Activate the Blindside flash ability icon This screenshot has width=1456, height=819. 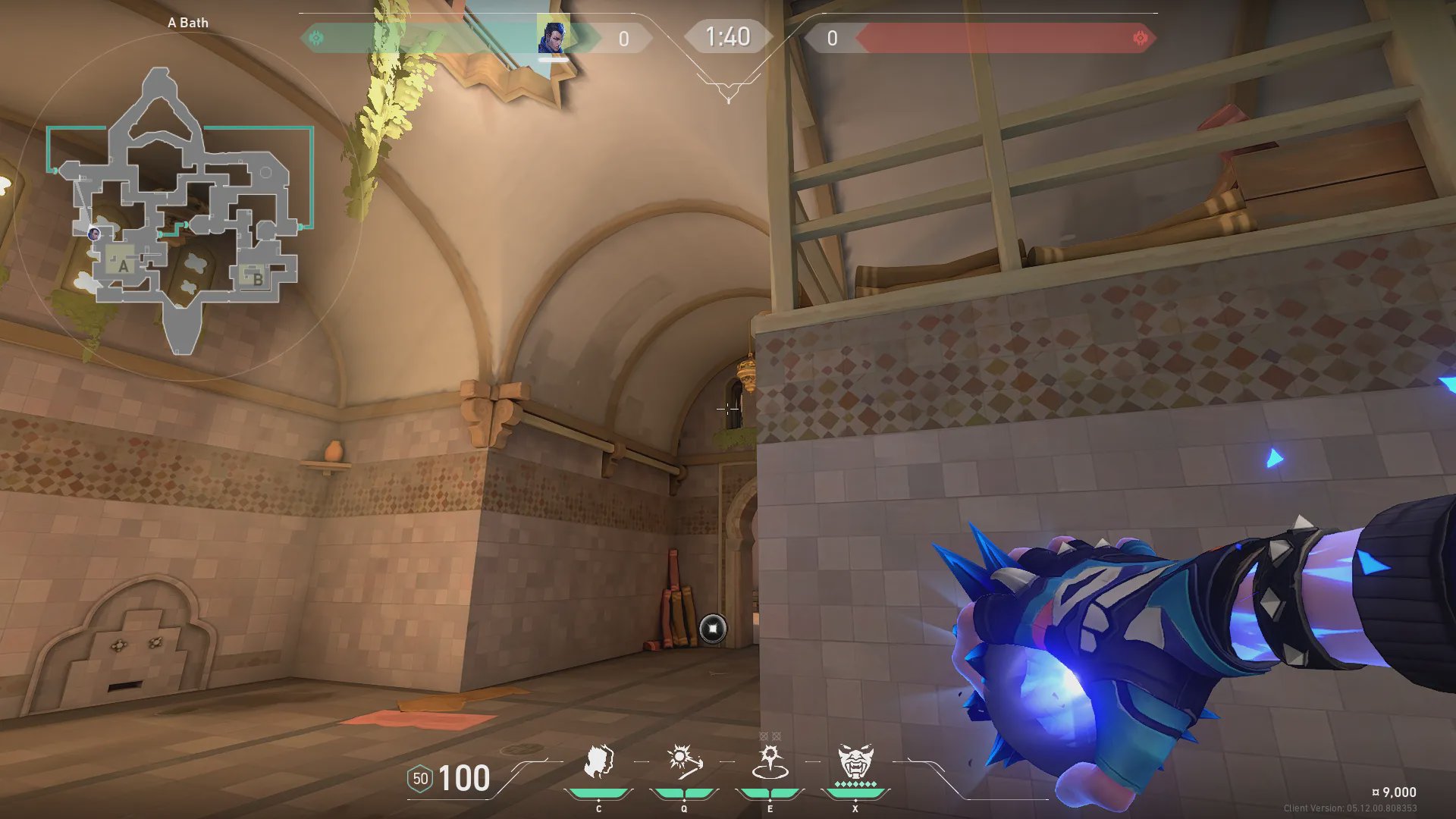point(684,761)
